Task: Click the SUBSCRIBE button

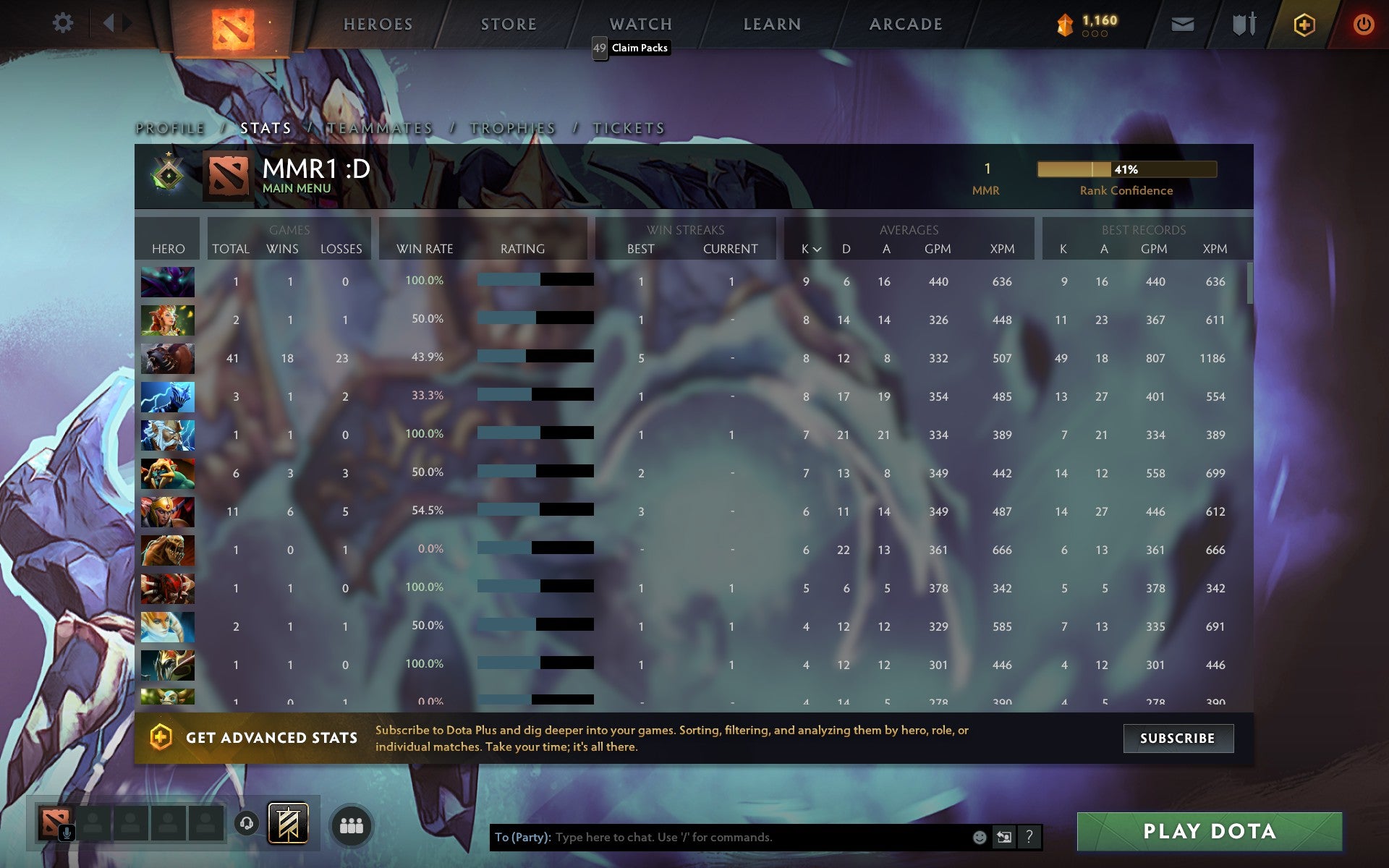Action: click(1178, 739)
